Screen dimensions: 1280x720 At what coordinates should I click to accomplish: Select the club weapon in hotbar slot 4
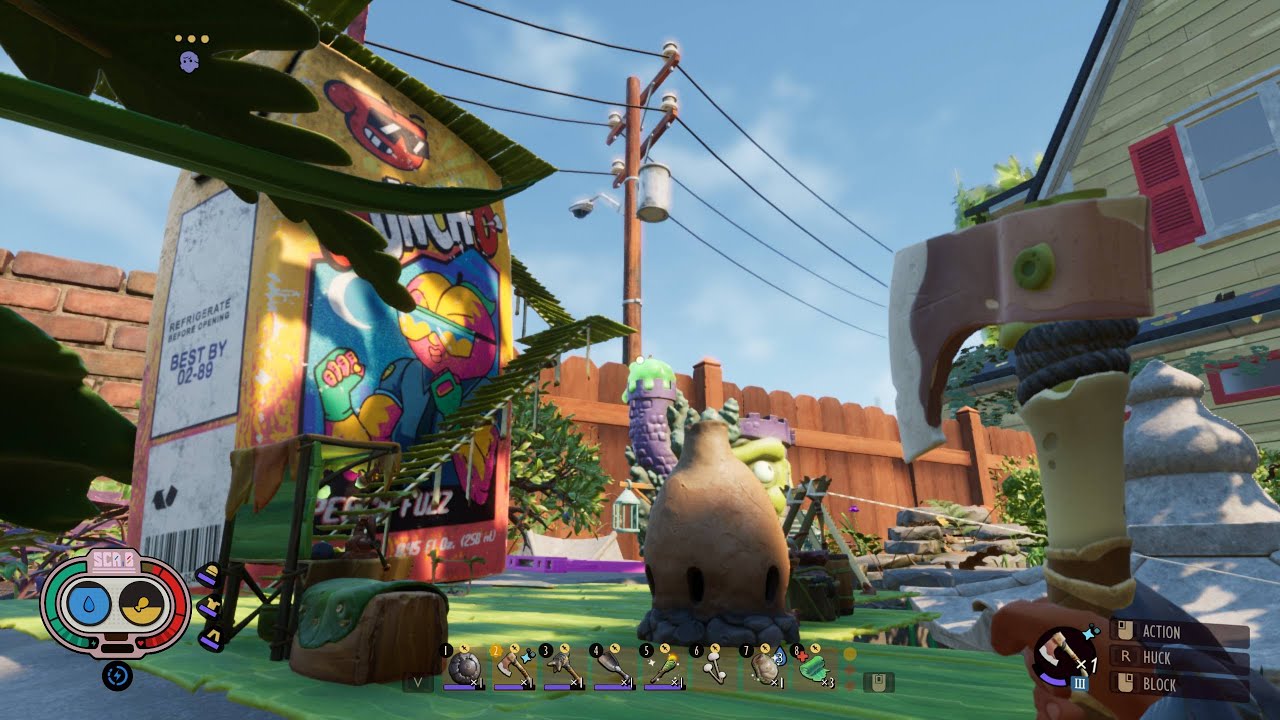(612, 668)
